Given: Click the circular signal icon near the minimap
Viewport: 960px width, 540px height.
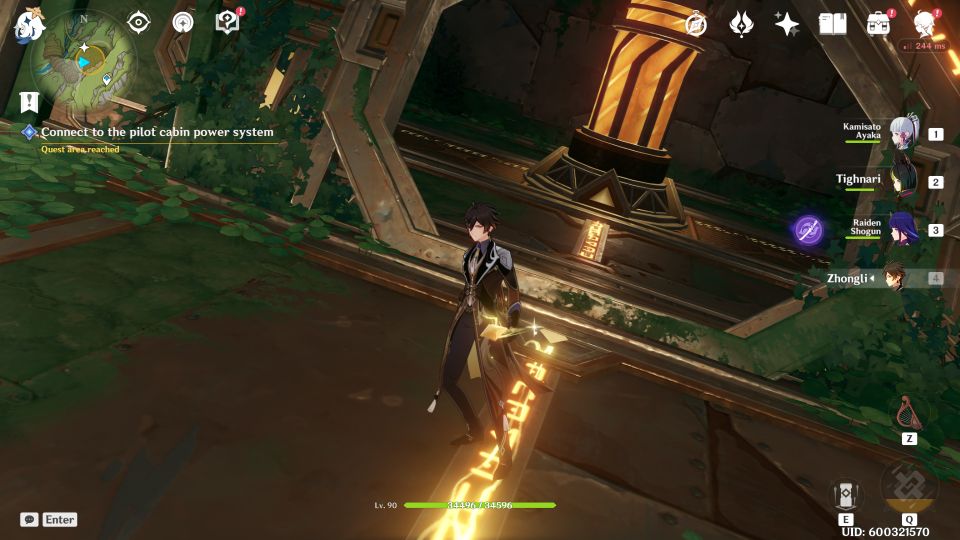Looking at the screenshot, I should click(x=183, y=23).
